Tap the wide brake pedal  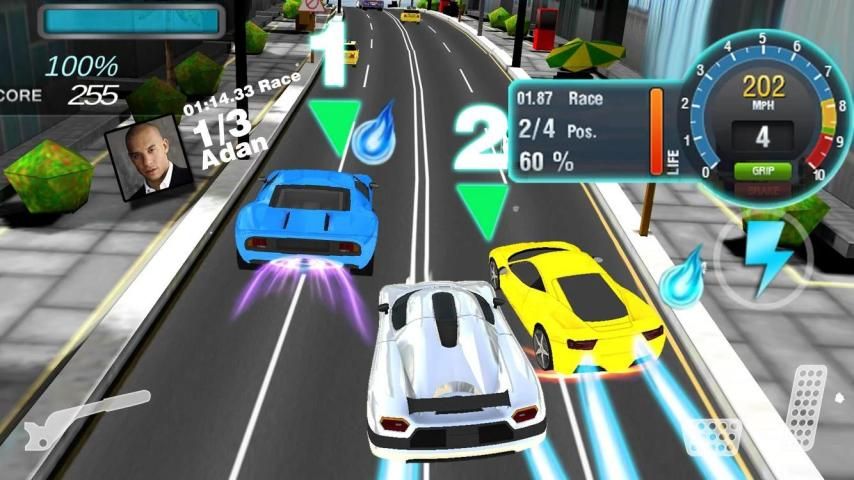tap(712, 438)
